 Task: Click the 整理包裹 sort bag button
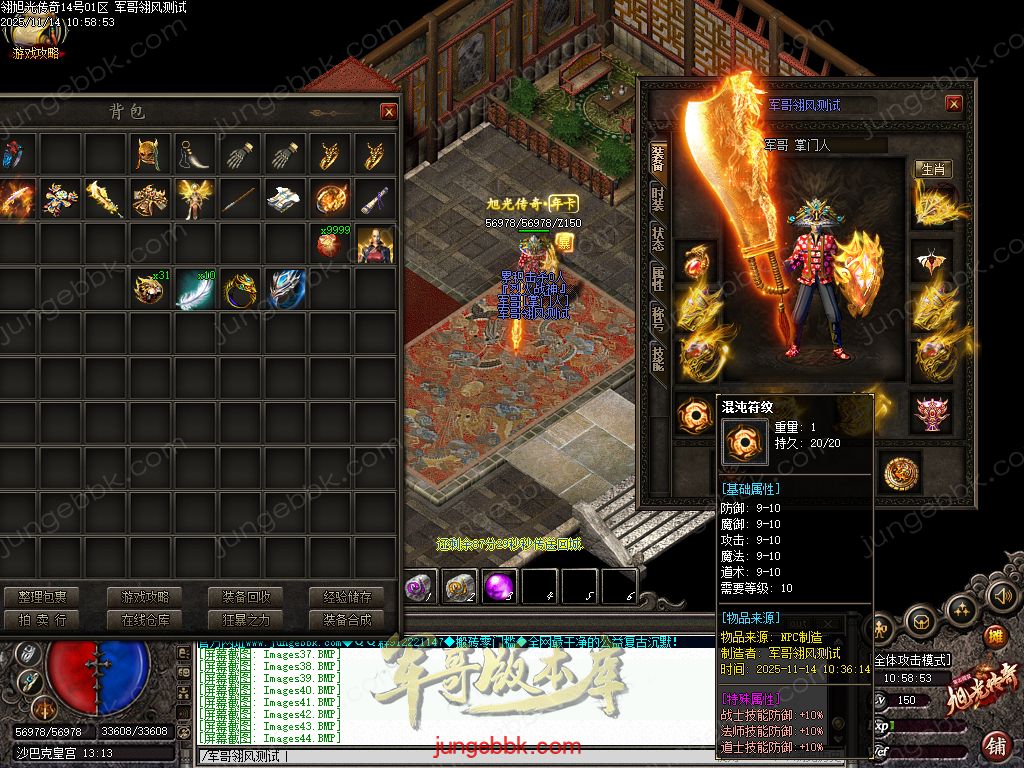coord(42,597)
